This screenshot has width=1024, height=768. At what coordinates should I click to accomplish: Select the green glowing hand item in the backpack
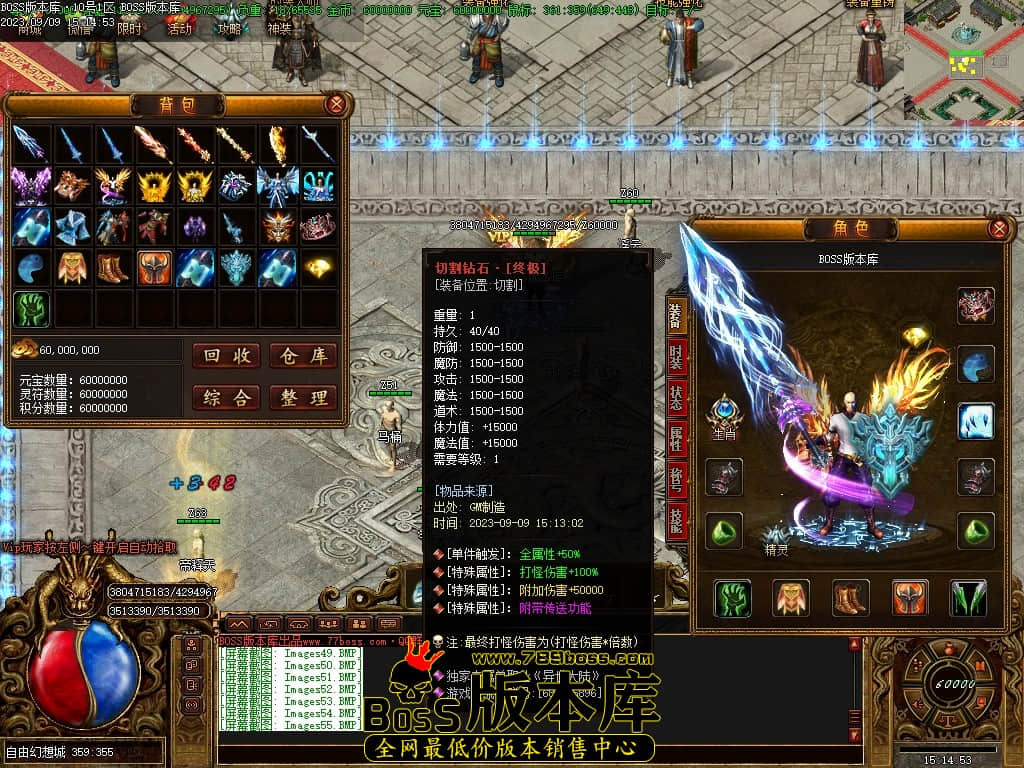(x=32, y=309)
